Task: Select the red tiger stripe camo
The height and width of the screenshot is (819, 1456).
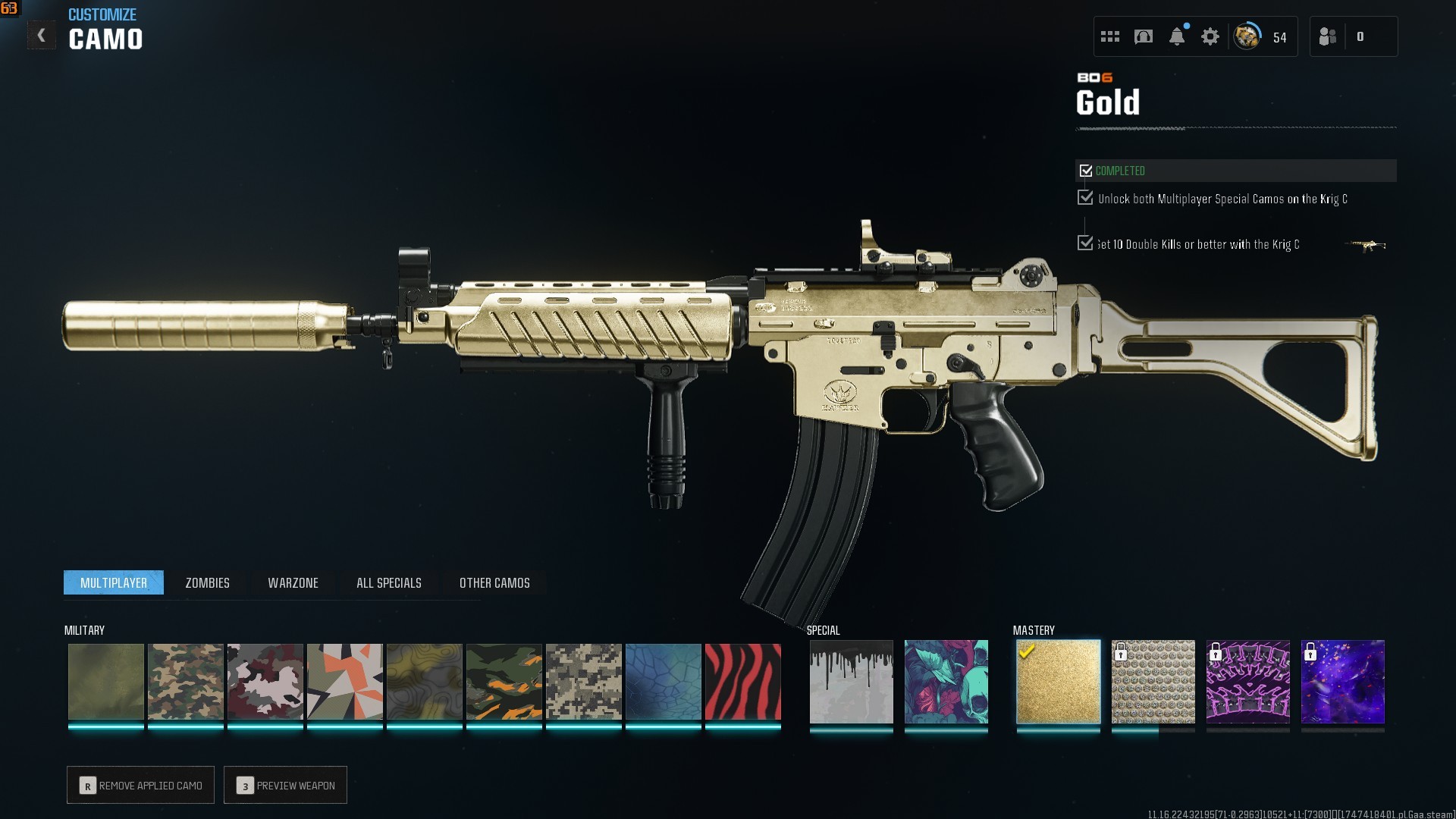Action: point(742,682)
